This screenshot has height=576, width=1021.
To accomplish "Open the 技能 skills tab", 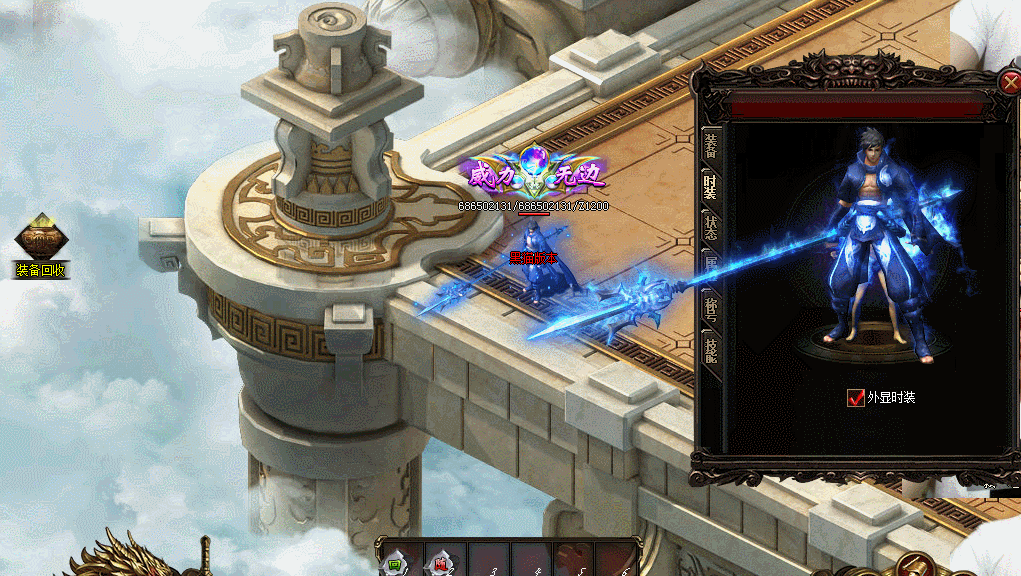I will point(710,346).
